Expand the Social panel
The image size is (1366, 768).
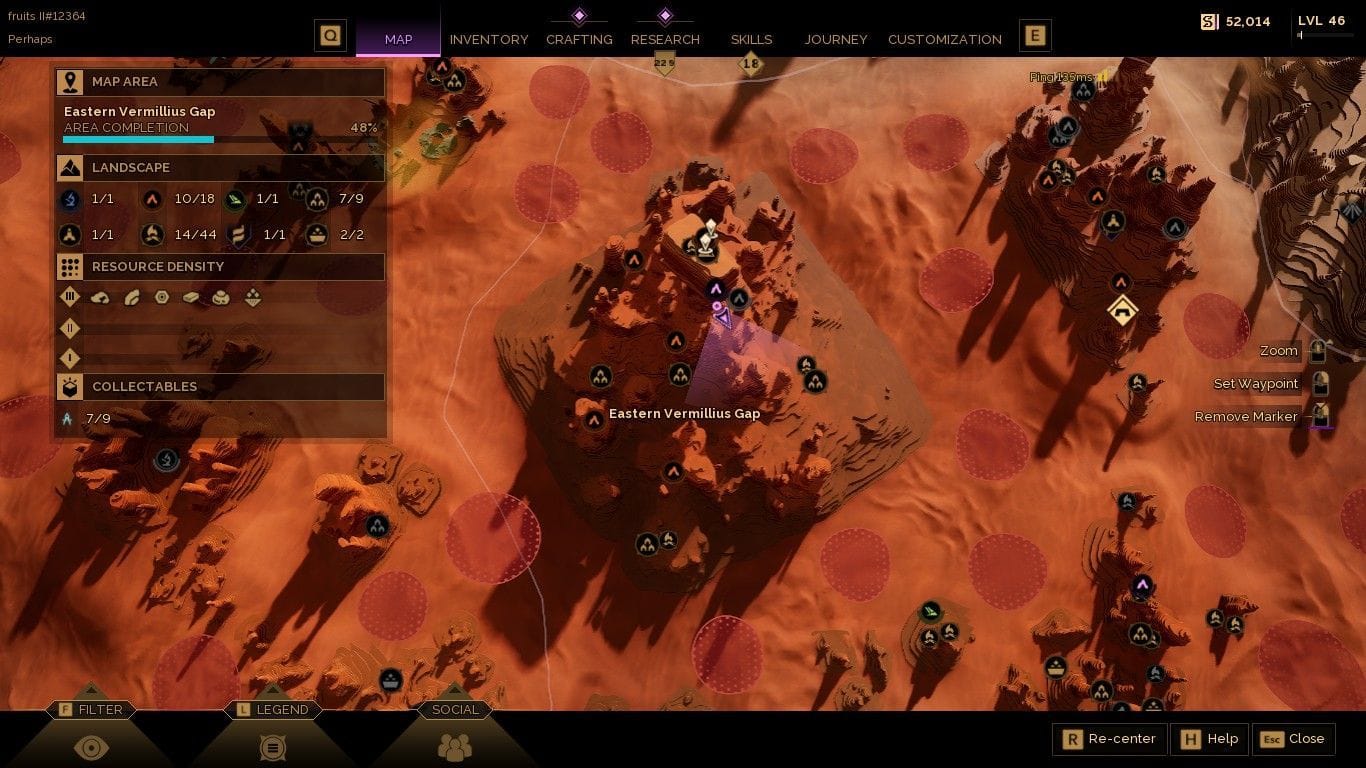(455, 710)
